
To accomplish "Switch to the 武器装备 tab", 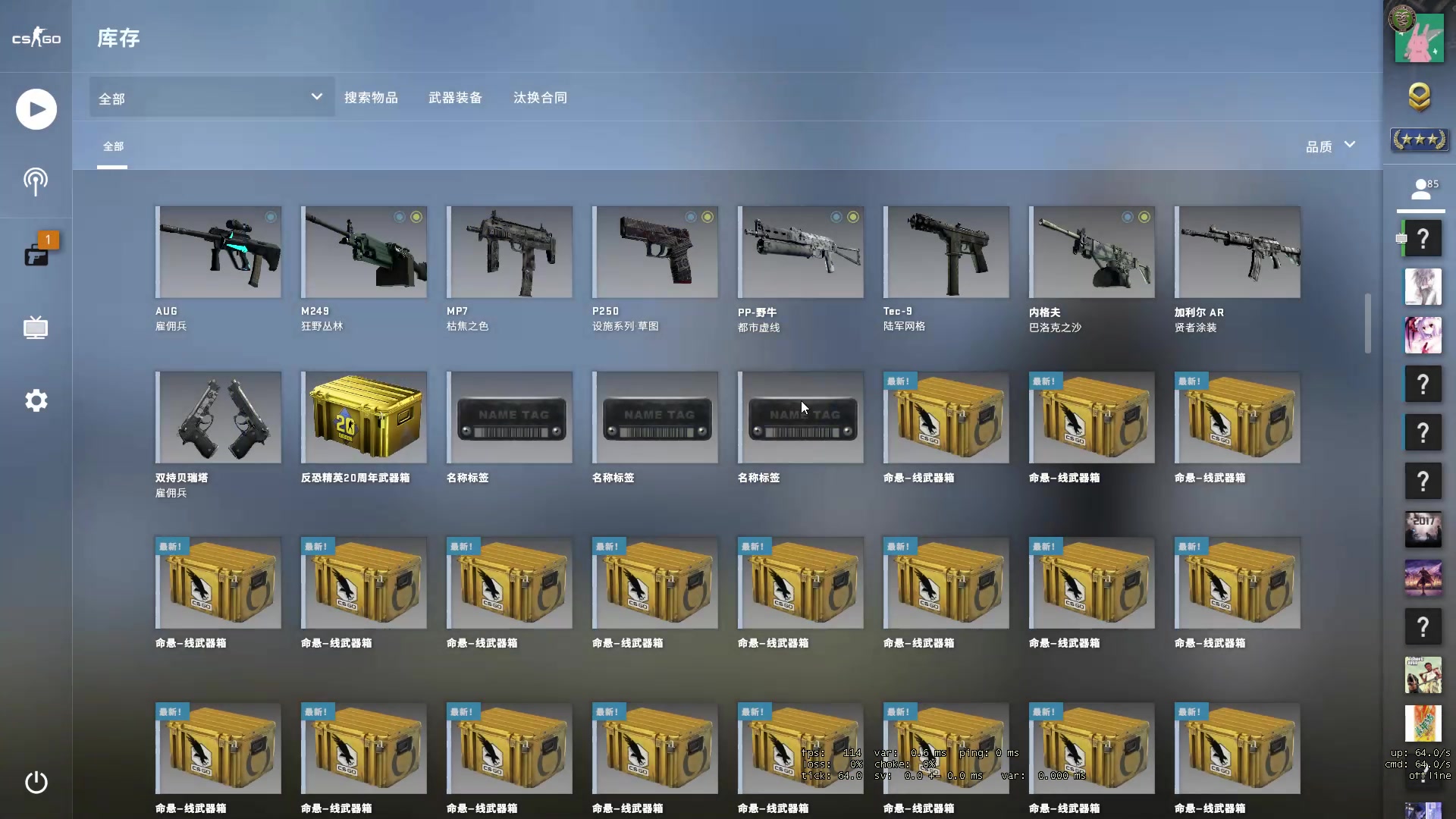I will (x=455, y=97).
